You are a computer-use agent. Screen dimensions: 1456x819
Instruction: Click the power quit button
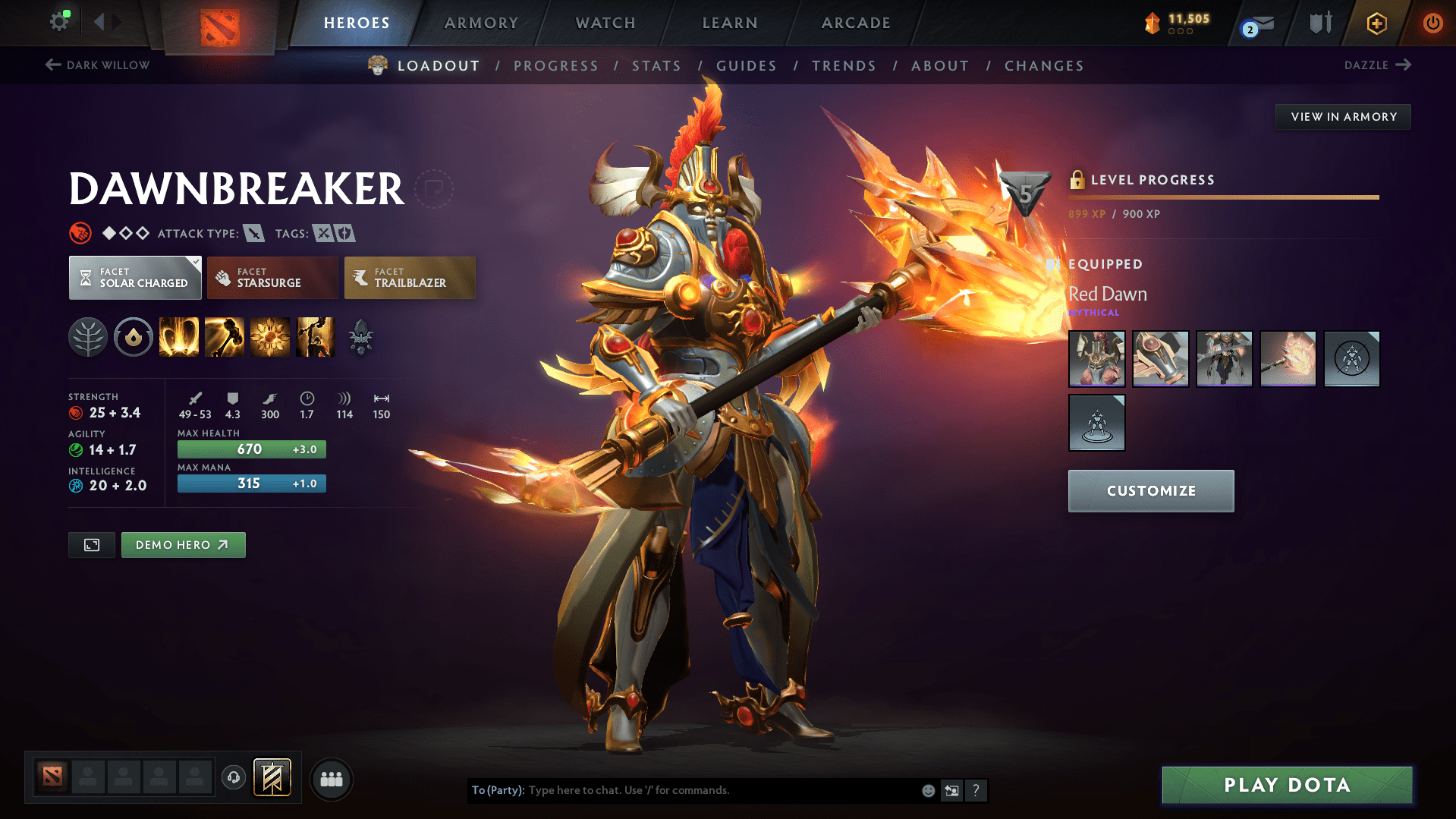pyautogui.click(x=1432, y=23)
